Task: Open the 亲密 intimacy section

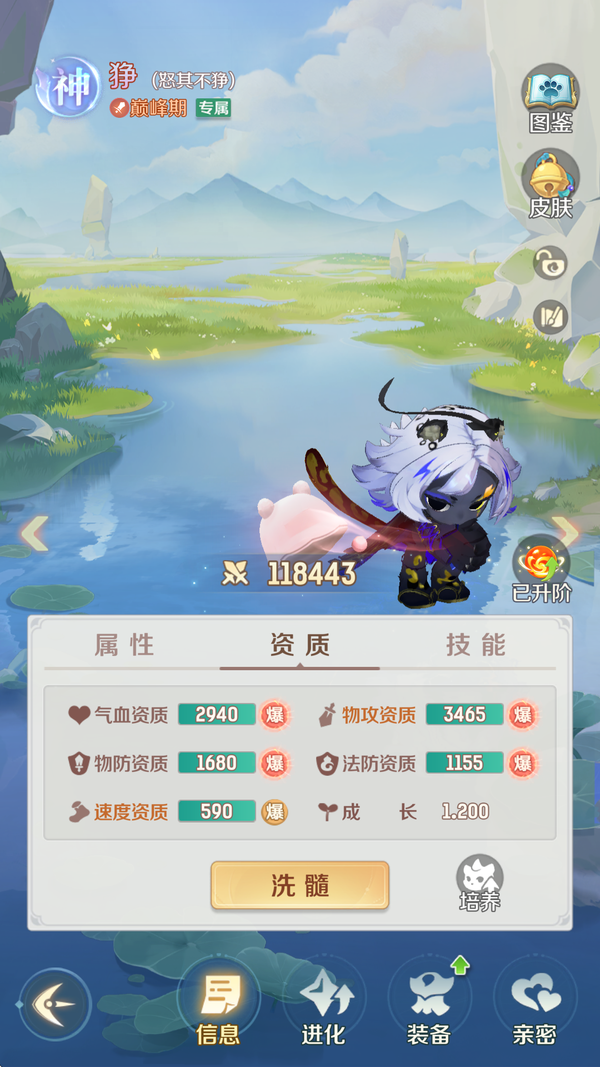Action: (534, 1005)
